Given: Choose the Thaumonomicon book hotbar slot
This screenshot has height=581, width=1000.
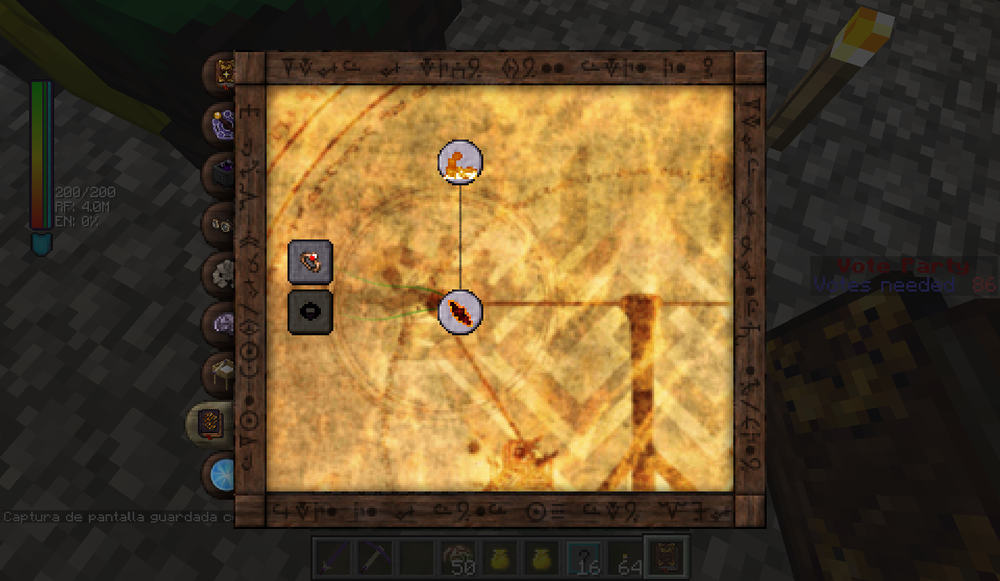Looking at the screenshot, I should 663,556.
